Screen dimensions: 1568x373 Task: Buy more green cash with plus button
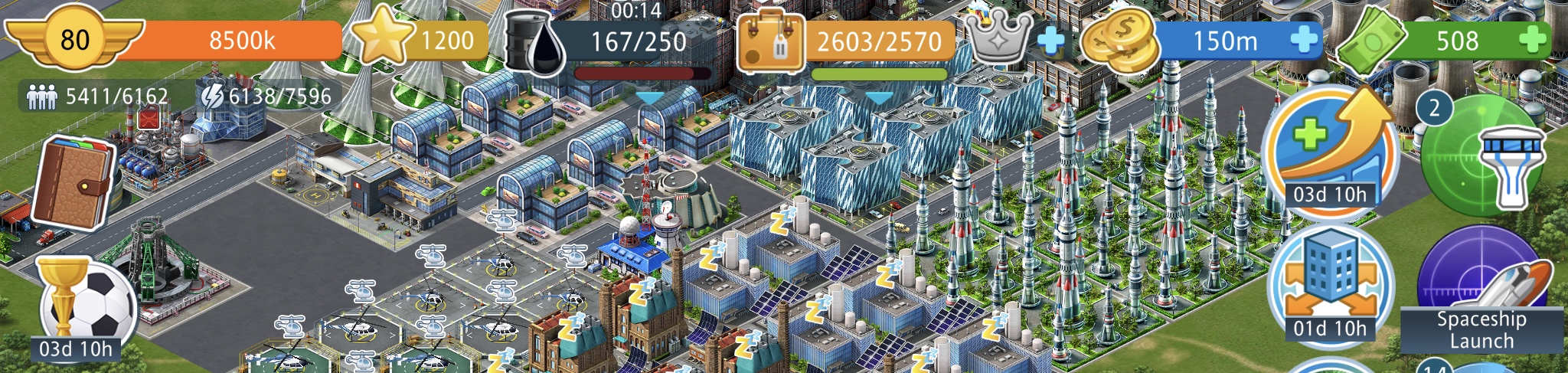[x=1533, y=40]
